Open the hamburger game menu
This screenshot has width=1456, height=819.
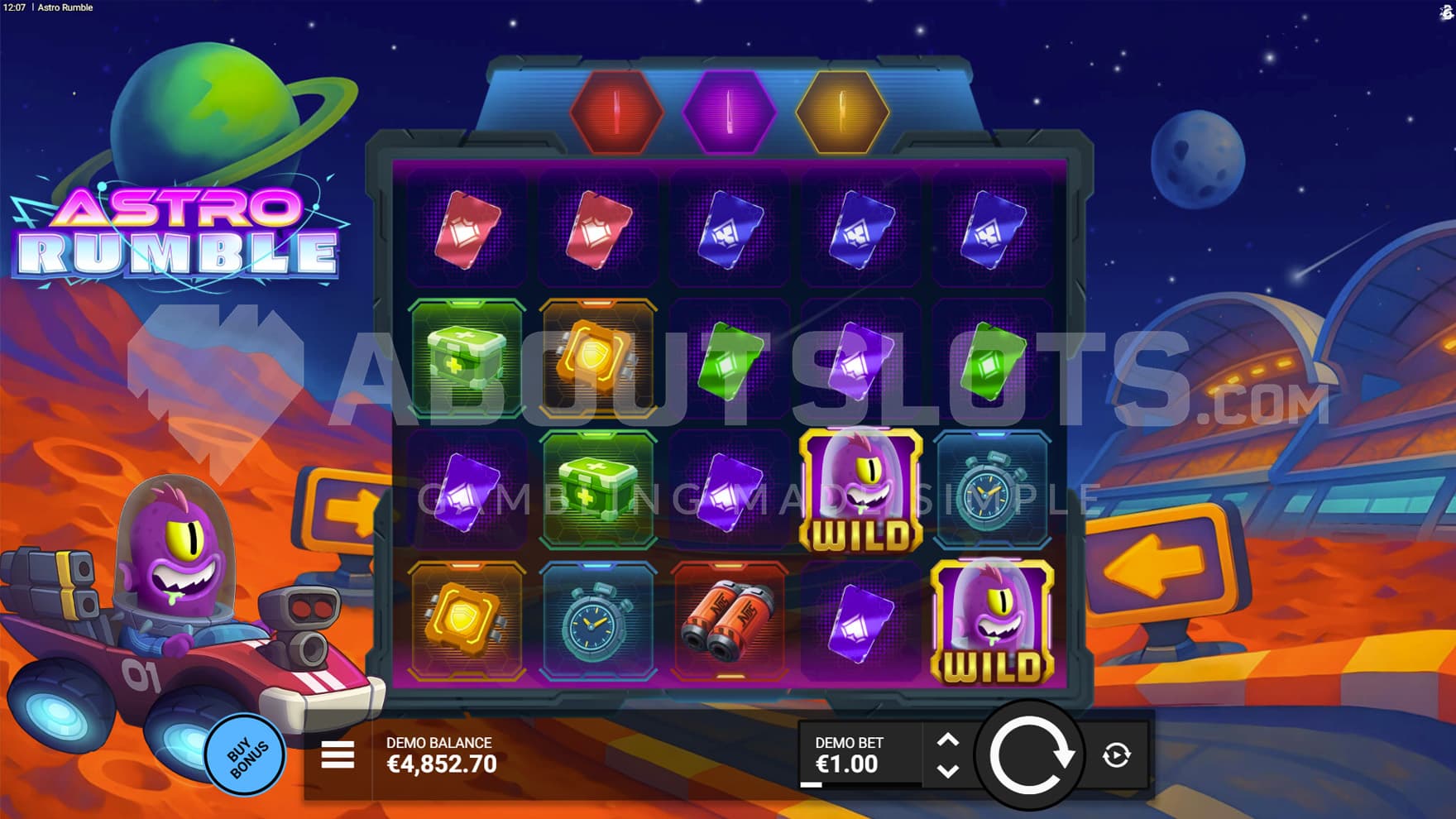click(338, 754)
